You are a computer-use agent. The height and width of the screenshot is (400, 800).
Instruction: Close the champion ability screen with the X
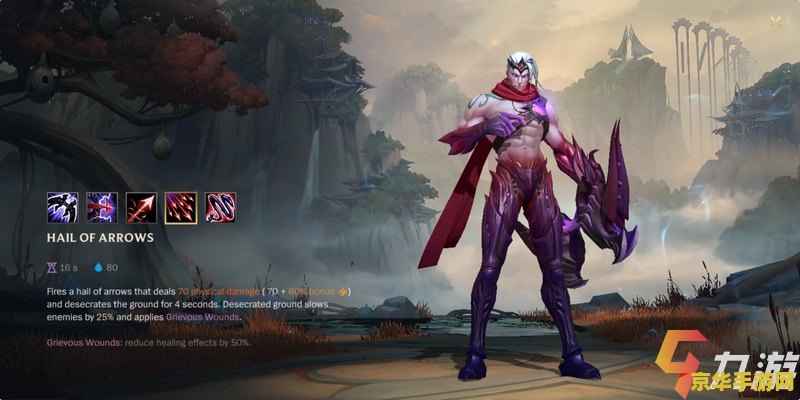pyautogui.click(x=776, y=22)
